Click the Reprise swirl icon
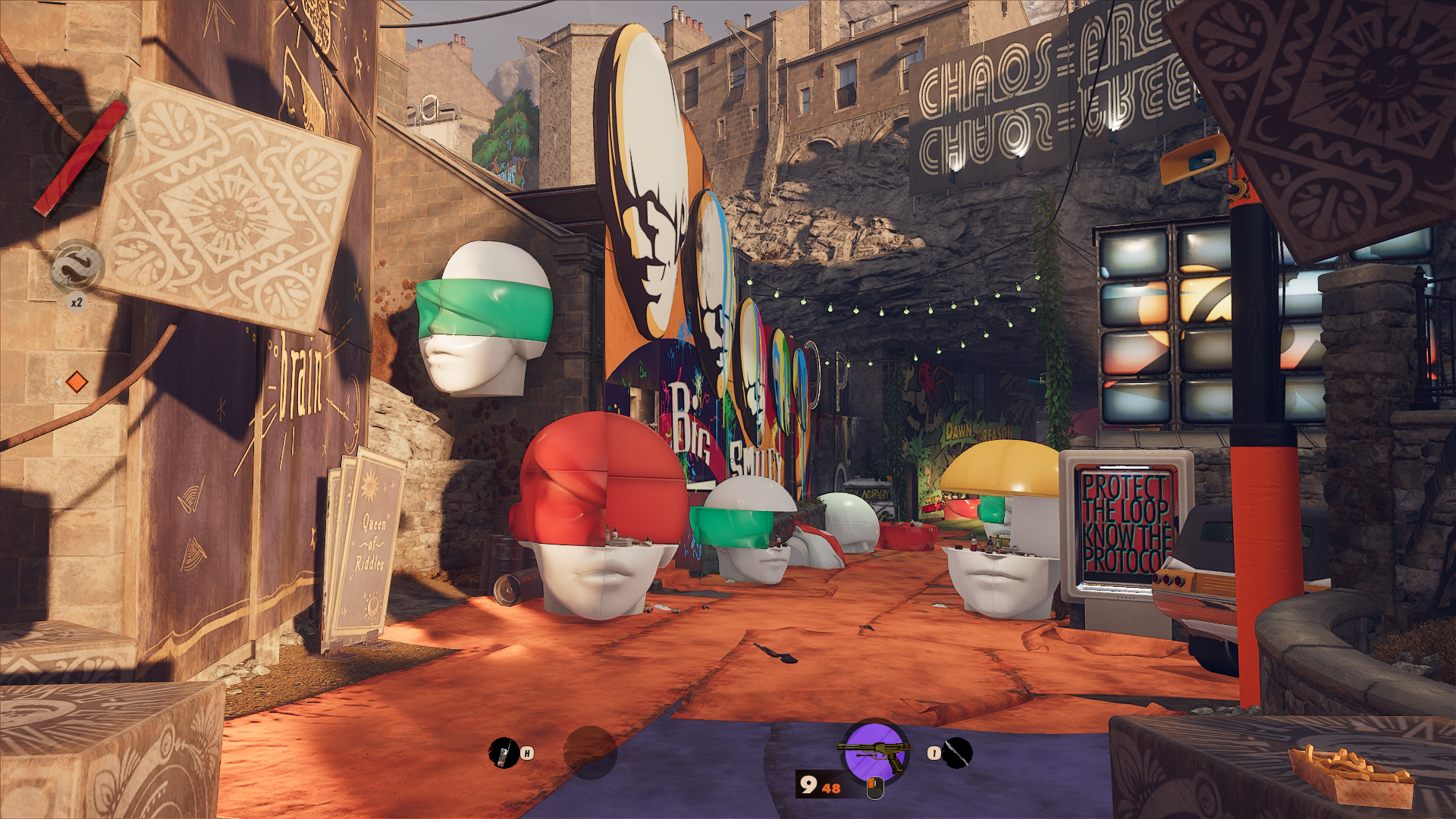 (77, 266)
